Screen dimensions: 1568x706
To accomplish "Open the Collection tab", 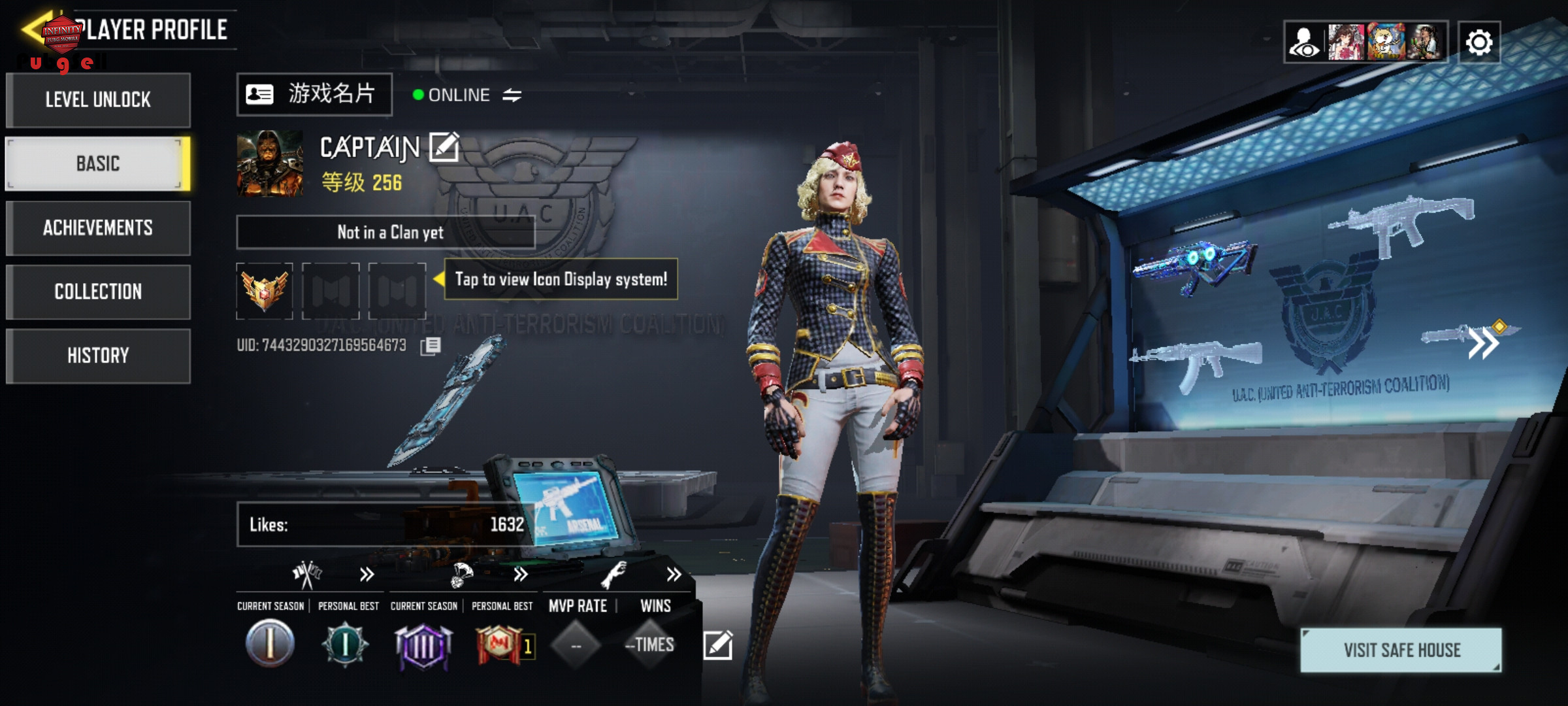I will click(x=98, y=292).
